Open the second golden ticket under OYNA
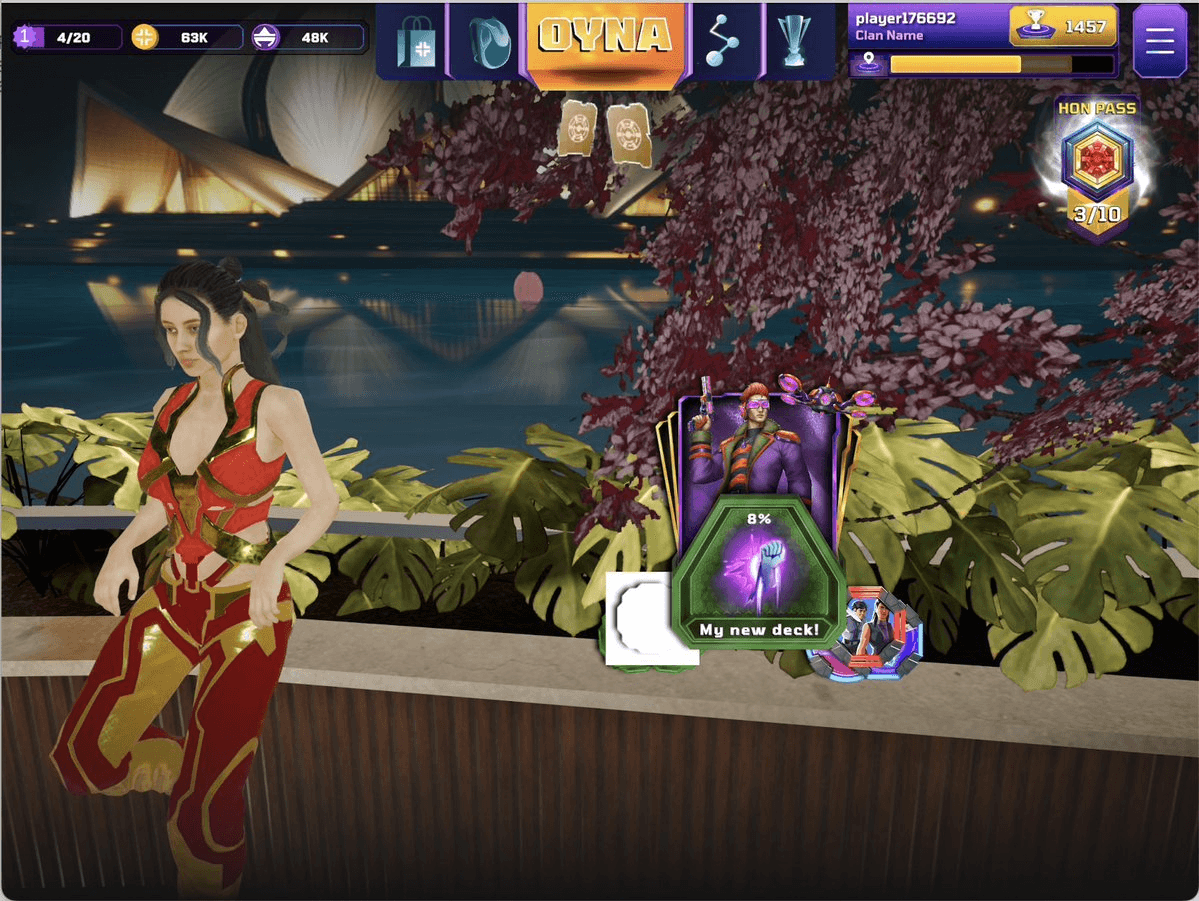Viewport: 1199px width, 901px height. coord(628,133)
